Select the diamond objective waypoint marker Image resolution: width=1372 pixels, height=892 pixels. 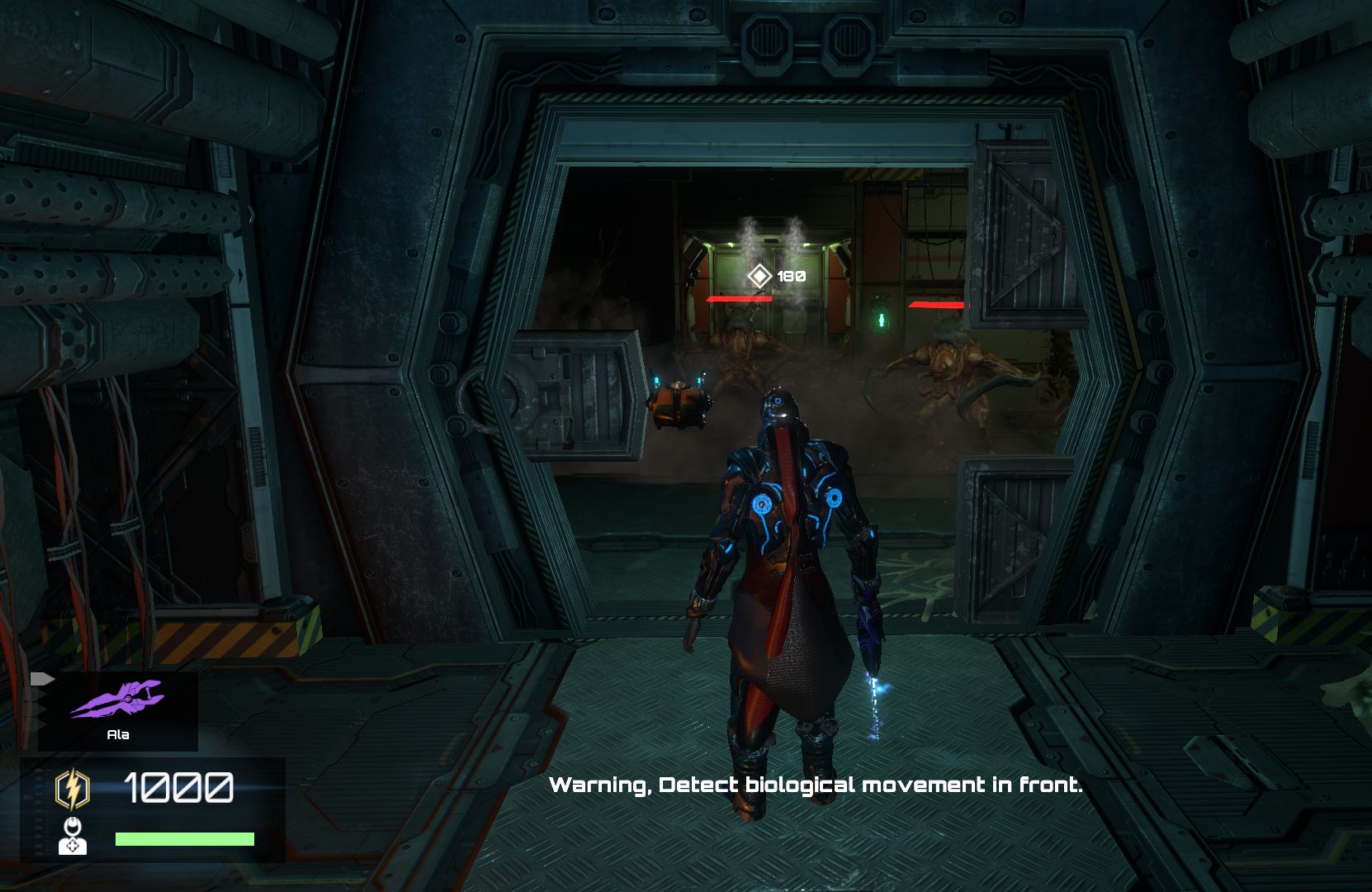pos(759,276)
